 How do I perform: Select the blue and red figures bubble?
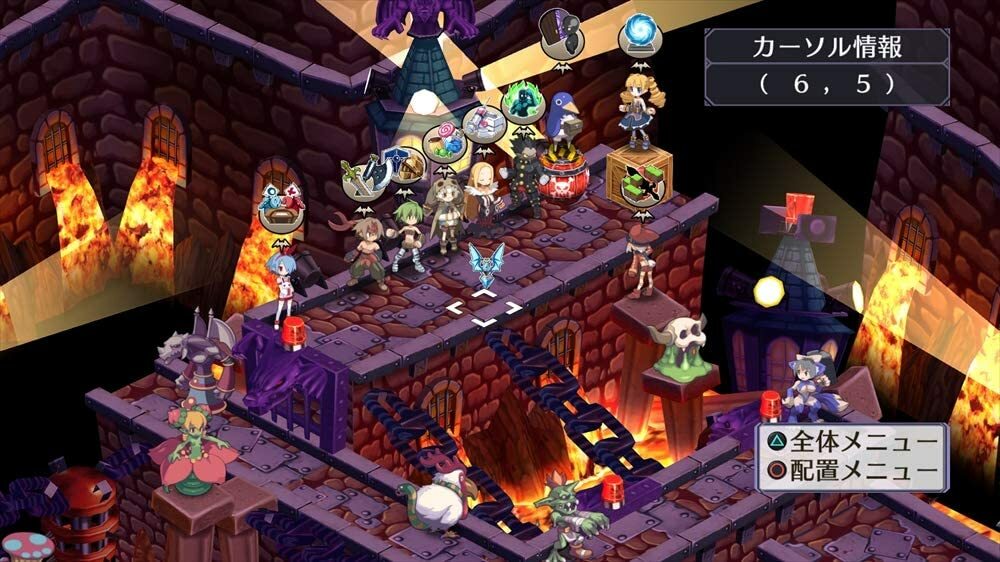tap(280, 208)
